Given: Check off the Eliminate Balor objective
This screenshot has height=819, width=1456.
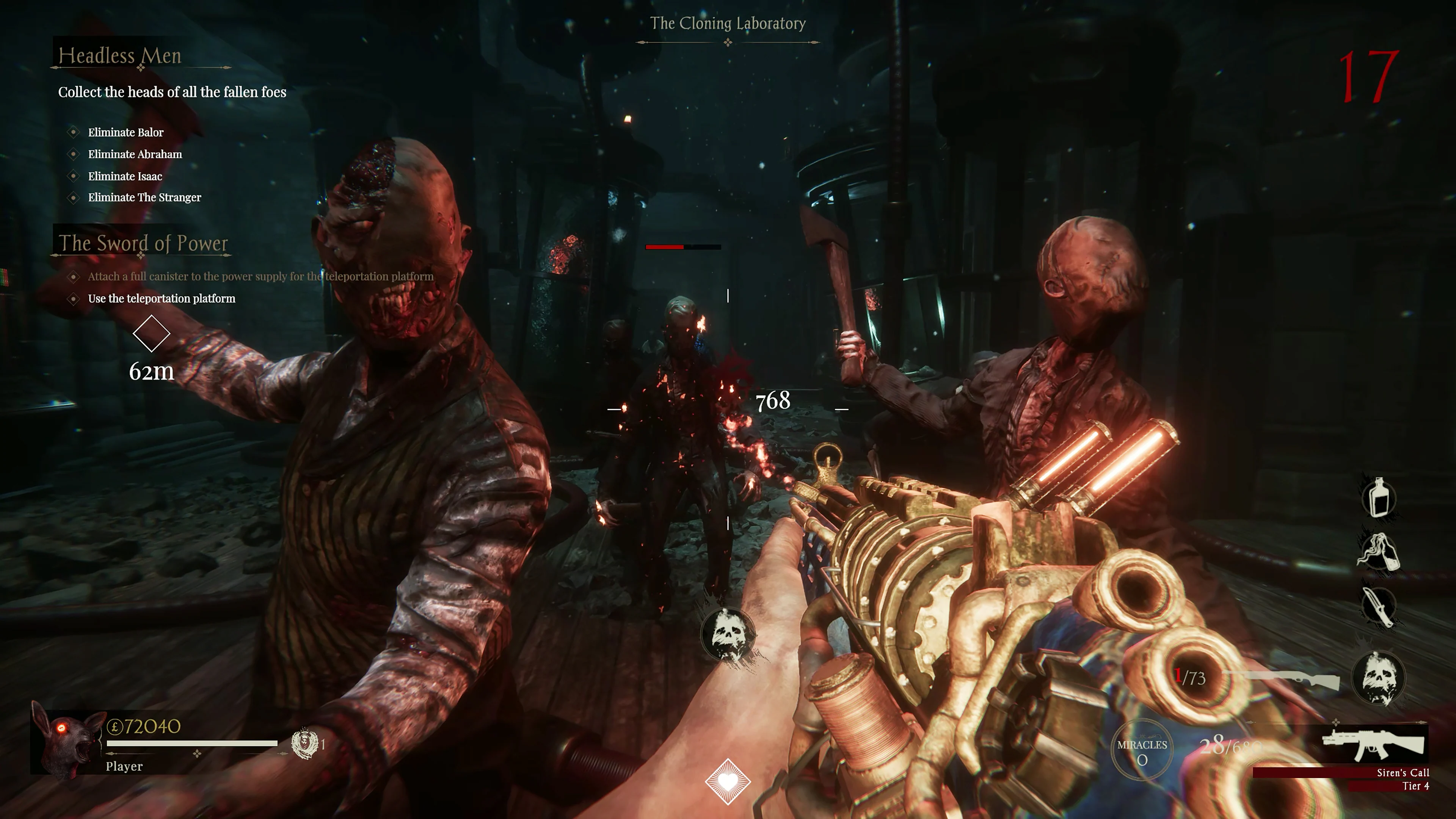Looking at the screenshot, I should [x=73, y=132].
